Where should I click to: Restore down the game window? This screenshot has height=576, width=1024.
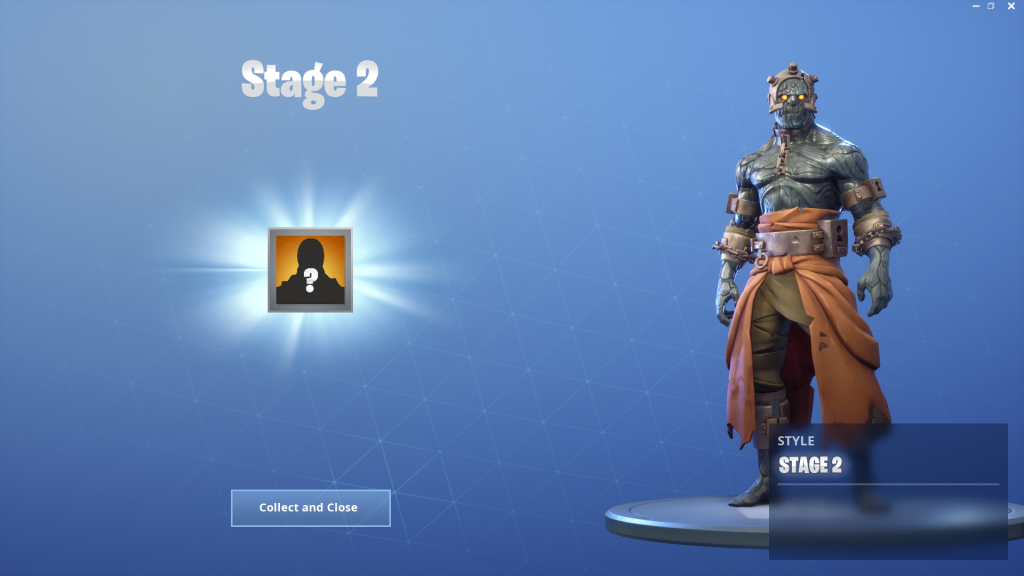pos(991,6)
